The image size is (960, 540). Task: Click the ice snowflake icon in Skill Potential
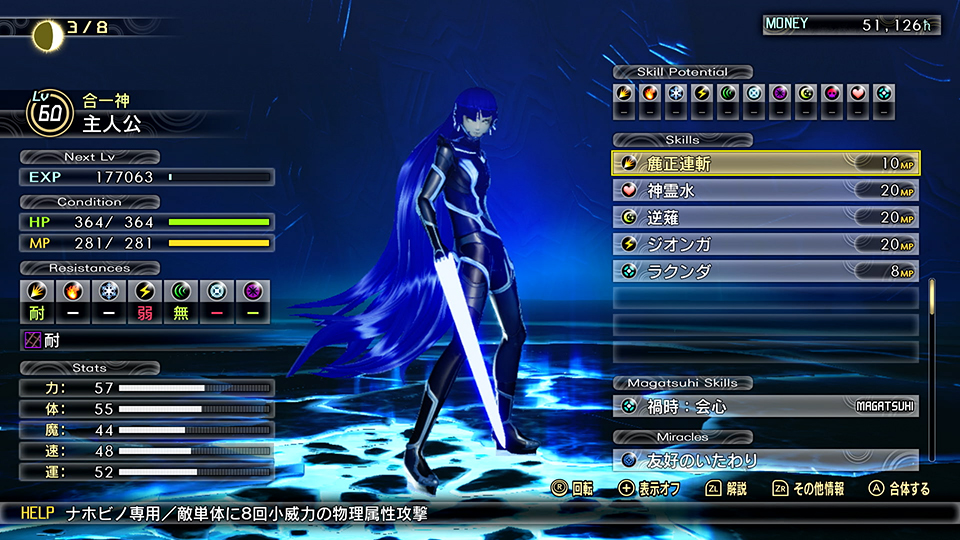point(676,94)
